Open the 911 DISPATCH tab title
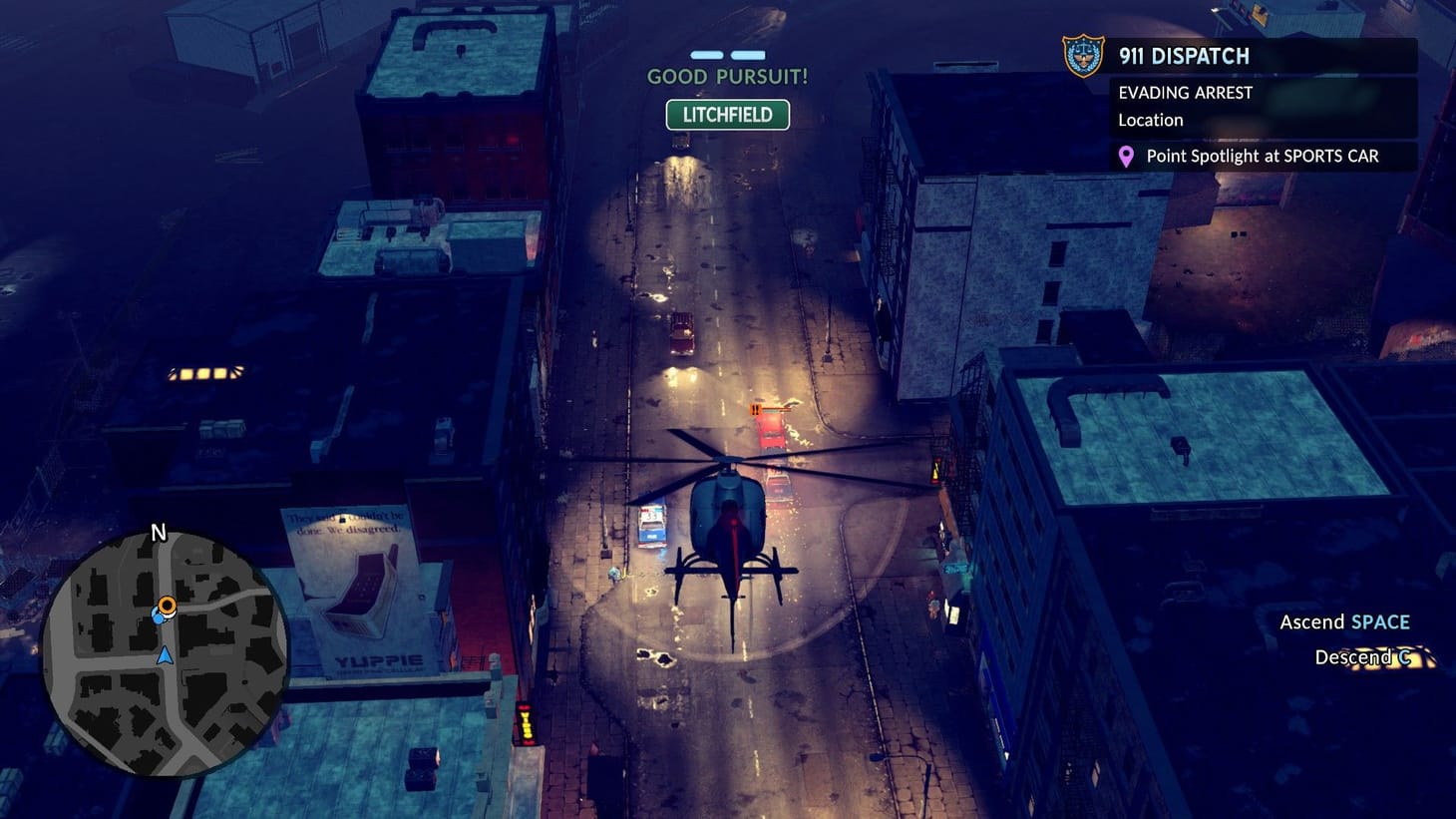 tap(1184, 57)
